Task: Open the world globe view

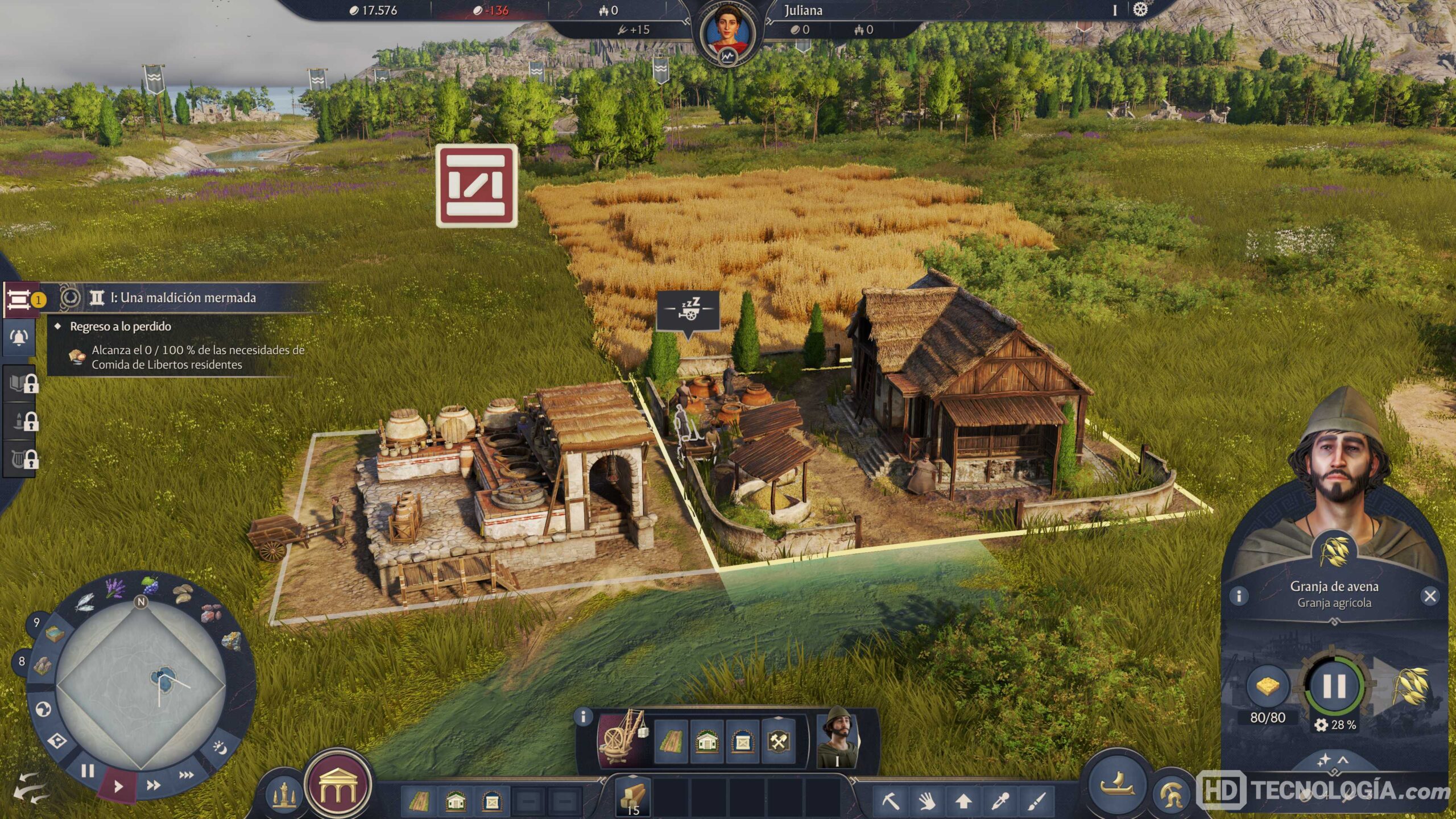Action: 44,709
